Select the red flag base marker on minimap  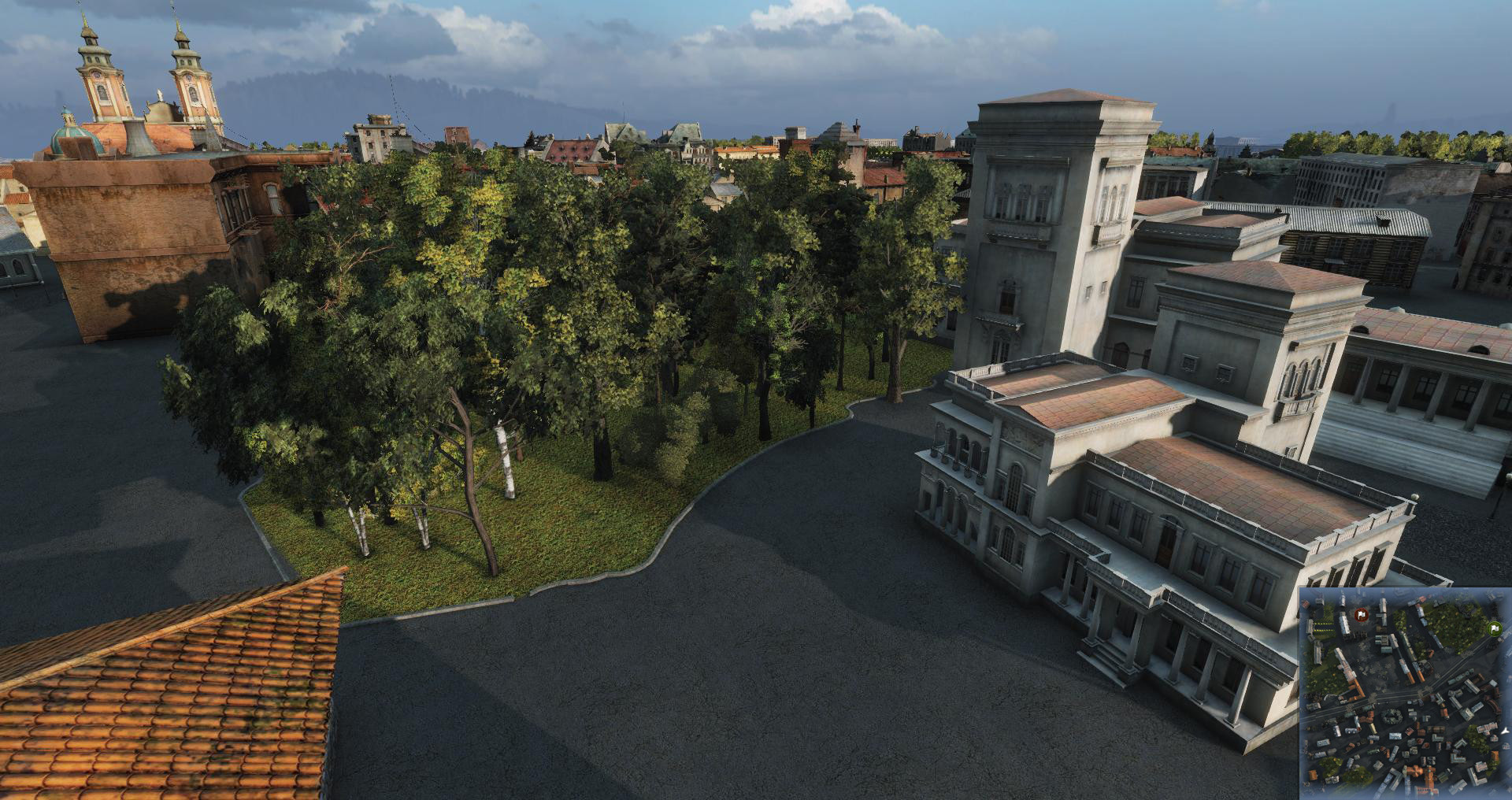tap(1360, 614)
